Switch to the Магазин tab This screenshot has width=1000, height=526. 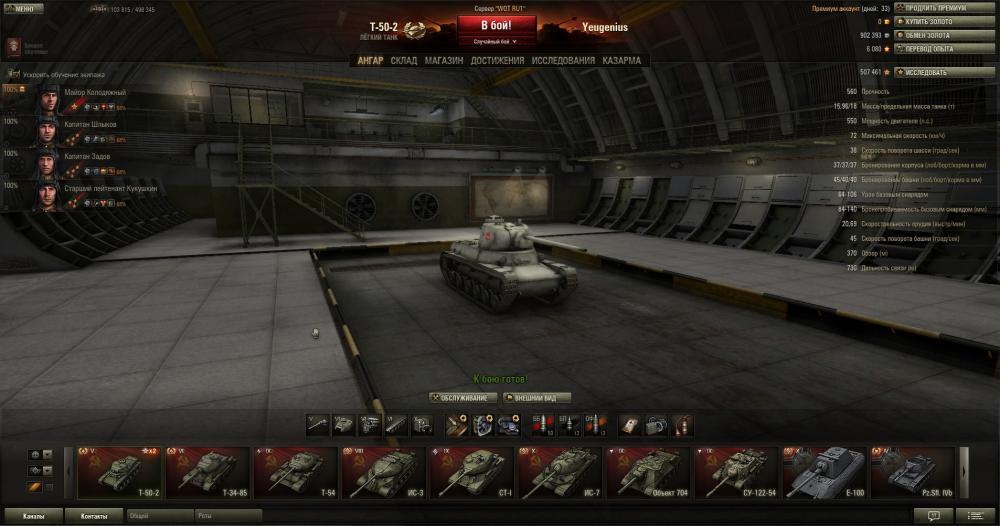click(x=443, y=60)
